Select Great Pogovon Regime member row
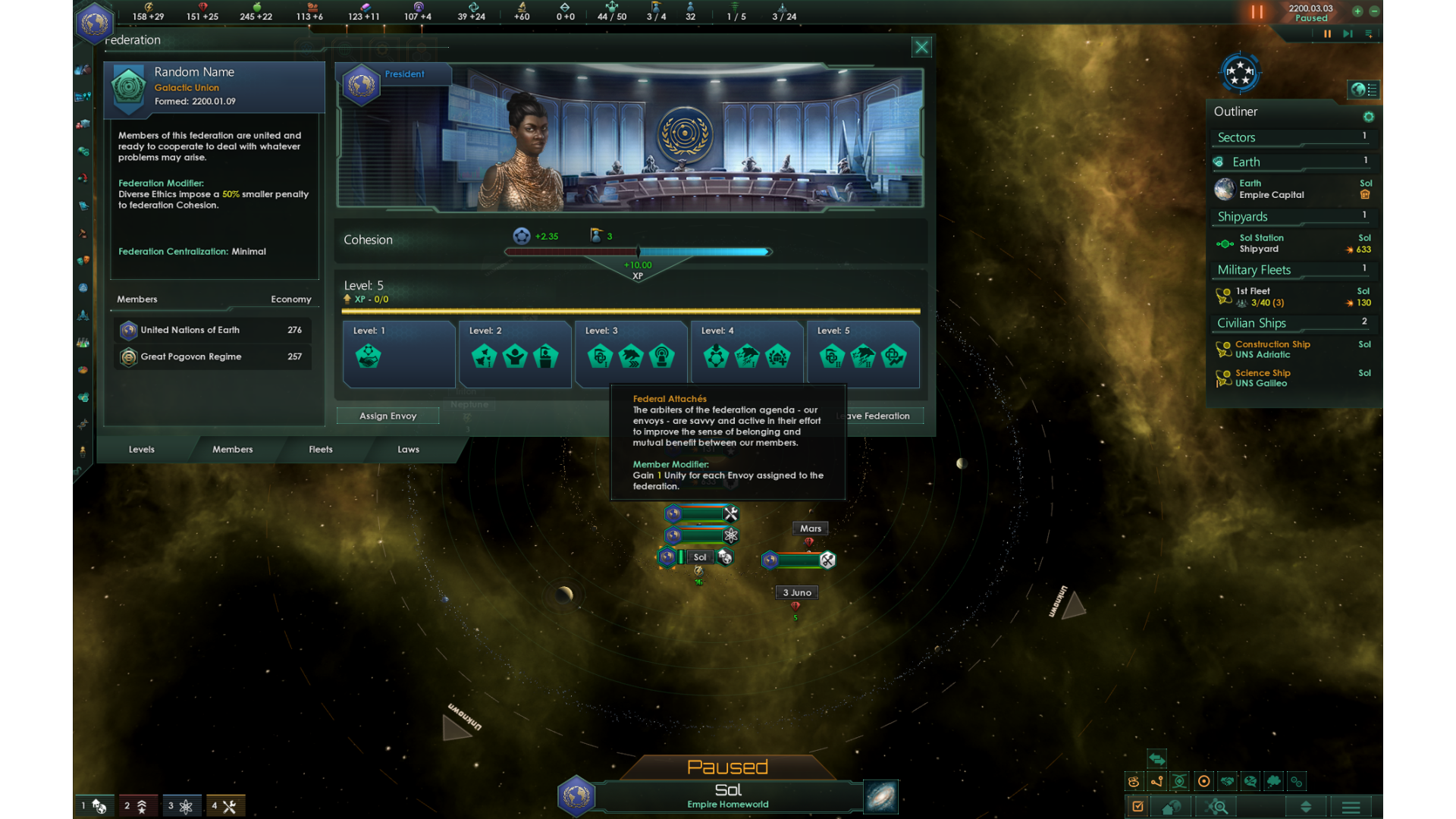Screen dimensions: 1456x819 pos(213,356)
